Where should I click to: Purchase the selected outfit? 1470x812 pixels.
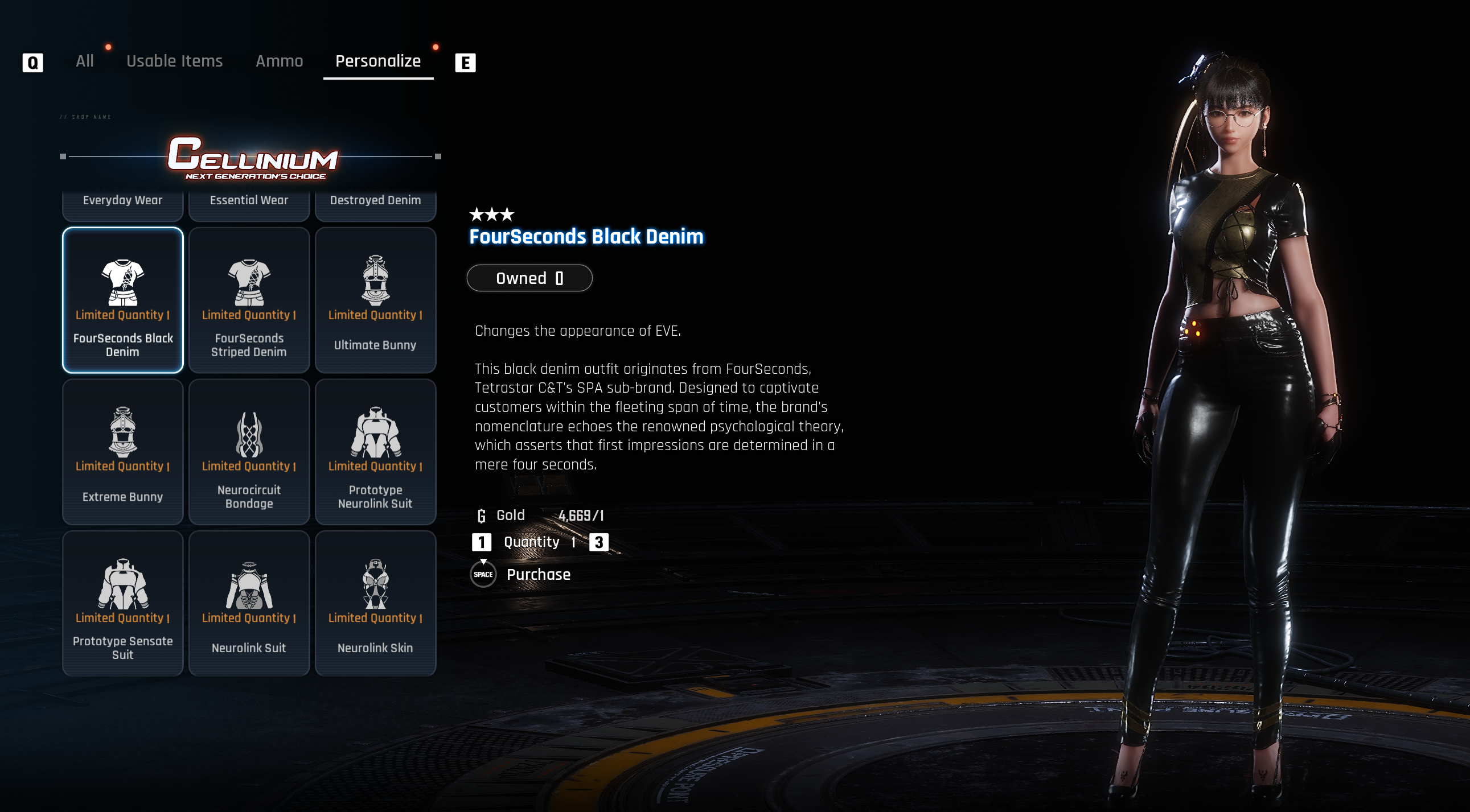tap(537, 574)
